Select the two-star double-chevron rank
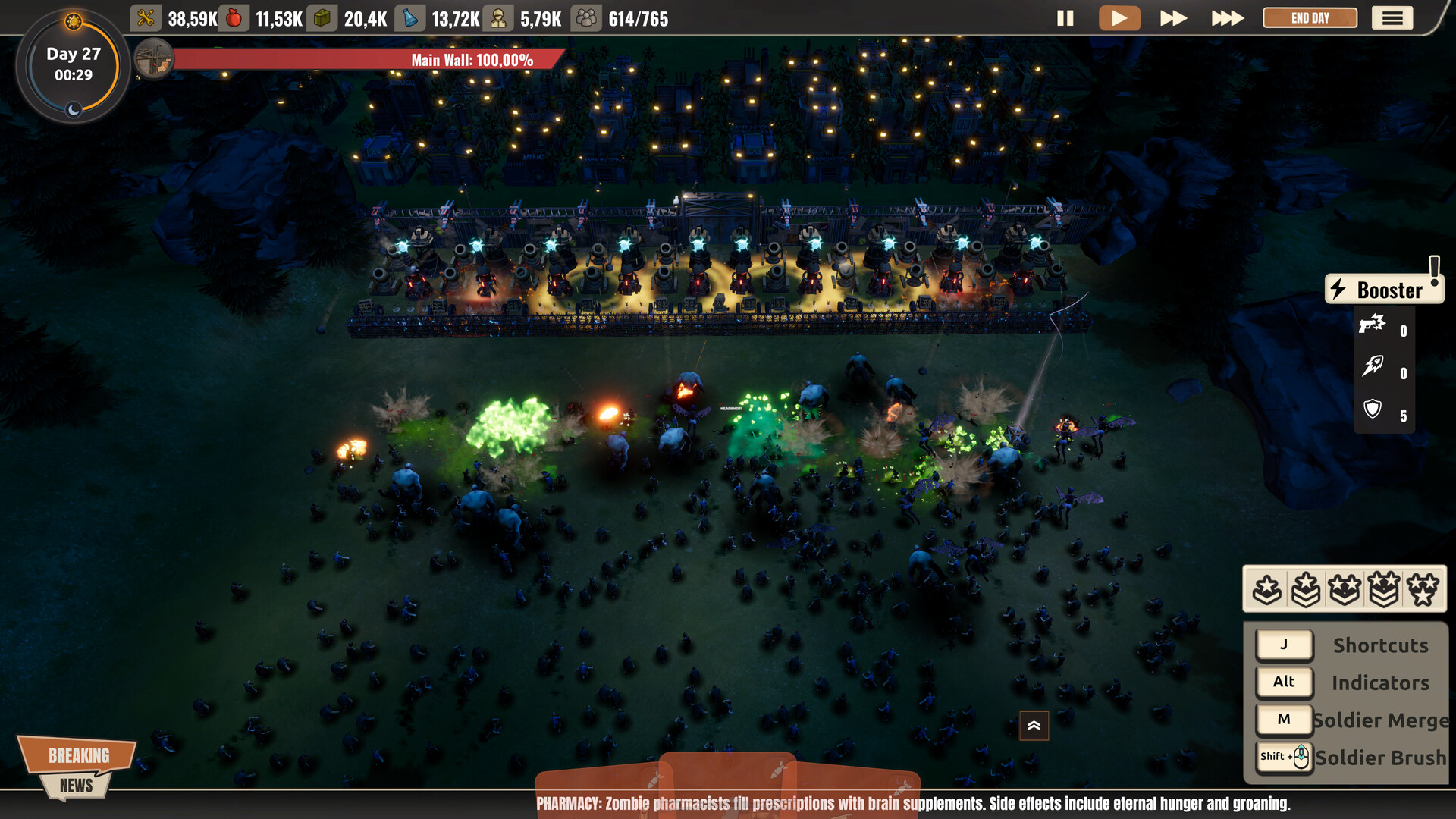The height and width of the screenshot is (819, 1456). pos(1384,589)
